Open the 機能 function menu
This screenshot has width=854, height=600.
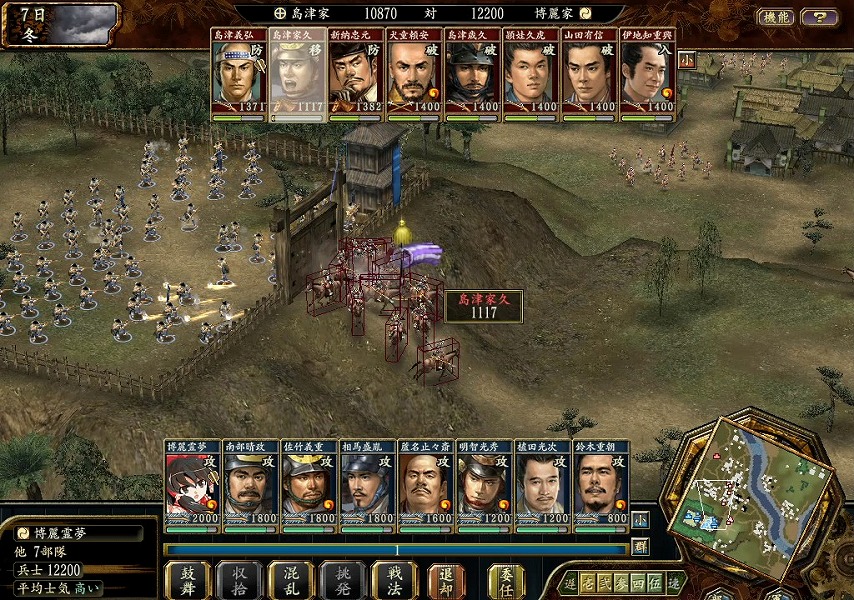pyautogui.click(x=776, y=17)
